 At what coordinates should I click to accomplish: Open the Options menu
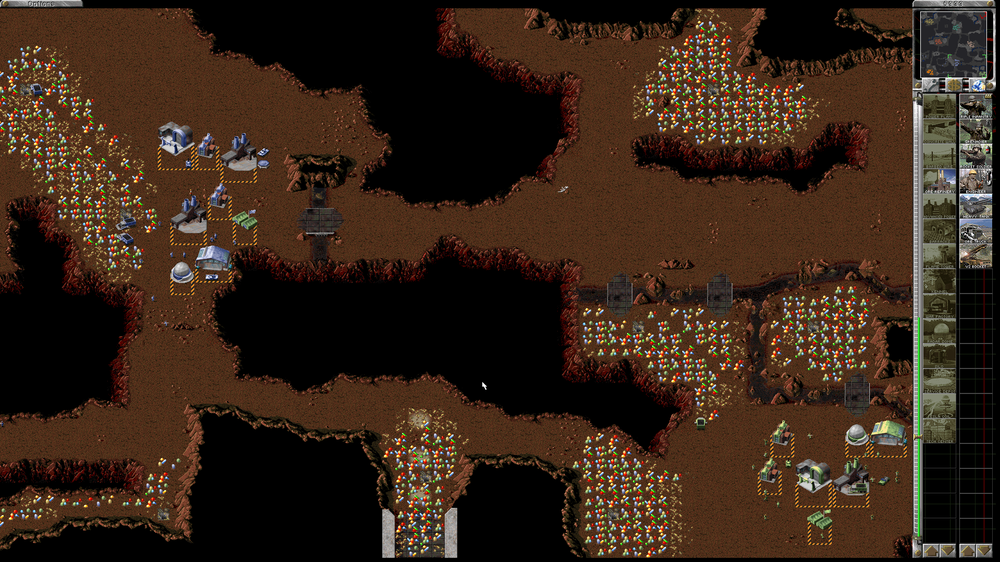click(40, 4)
